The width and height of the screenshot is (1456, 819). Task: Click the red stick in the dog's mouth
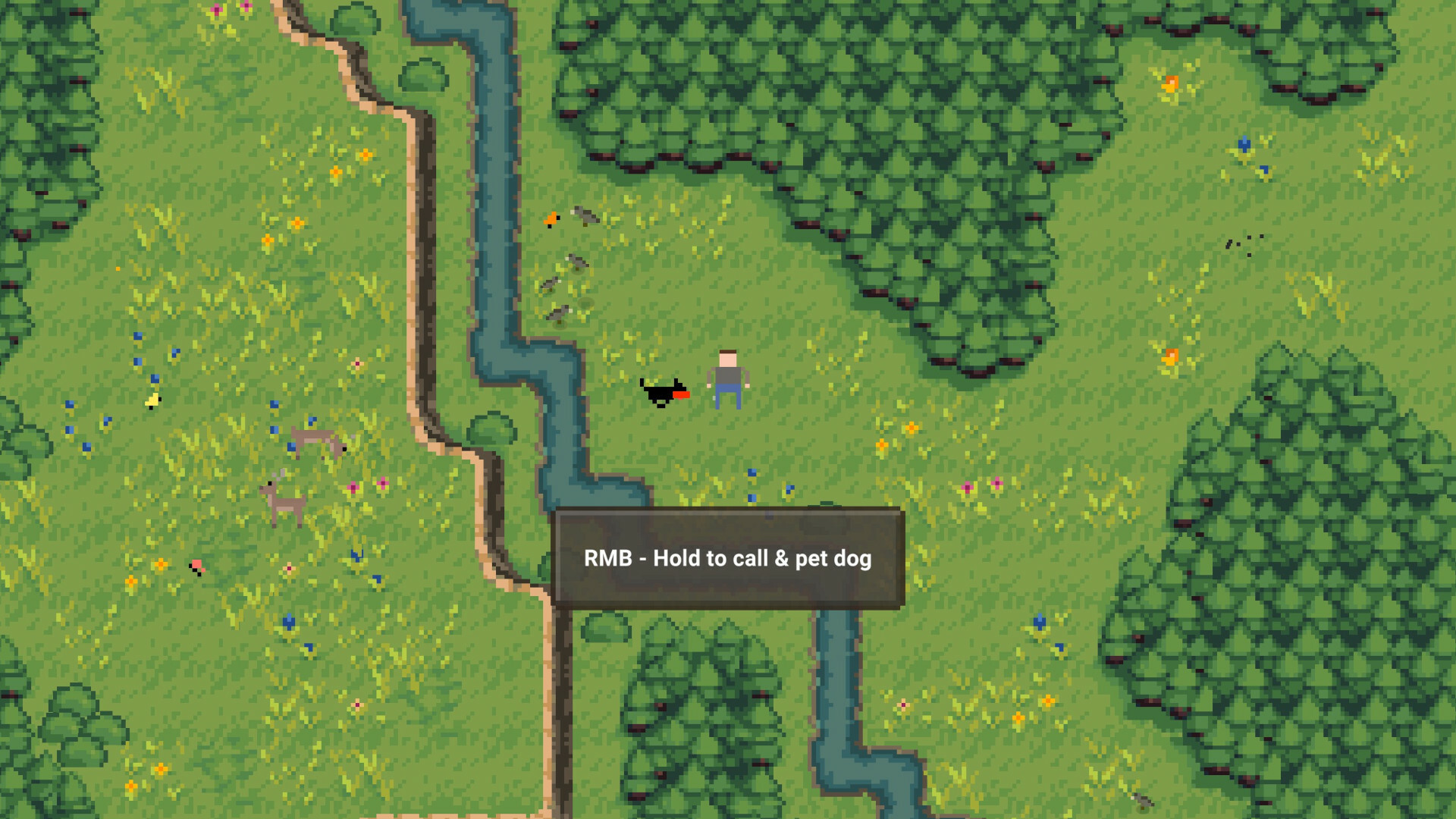(x=682, y=395)
